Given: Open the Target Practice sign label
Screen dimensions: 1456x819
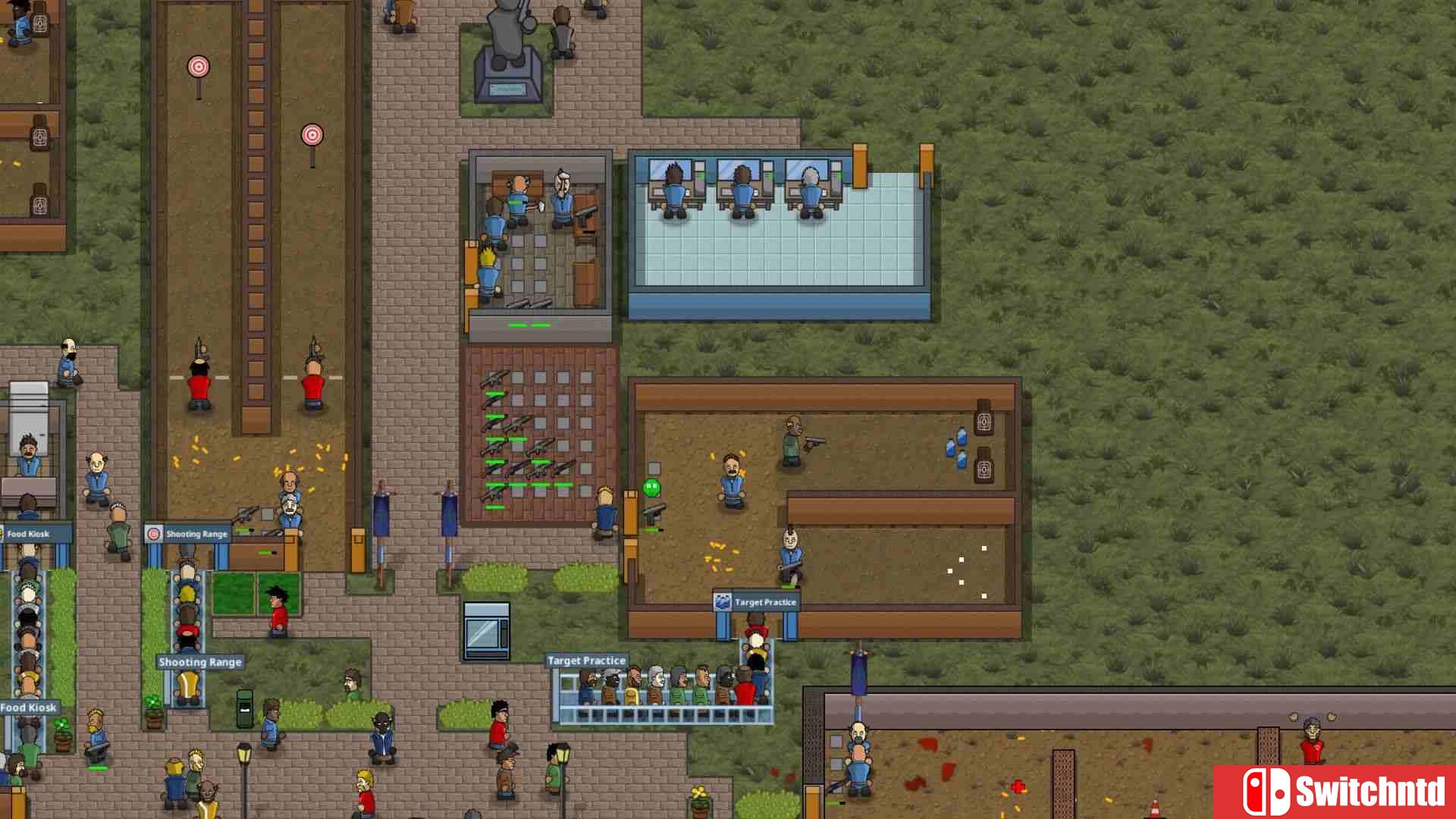Looking at the screenshot, I should tap(588, 661).
